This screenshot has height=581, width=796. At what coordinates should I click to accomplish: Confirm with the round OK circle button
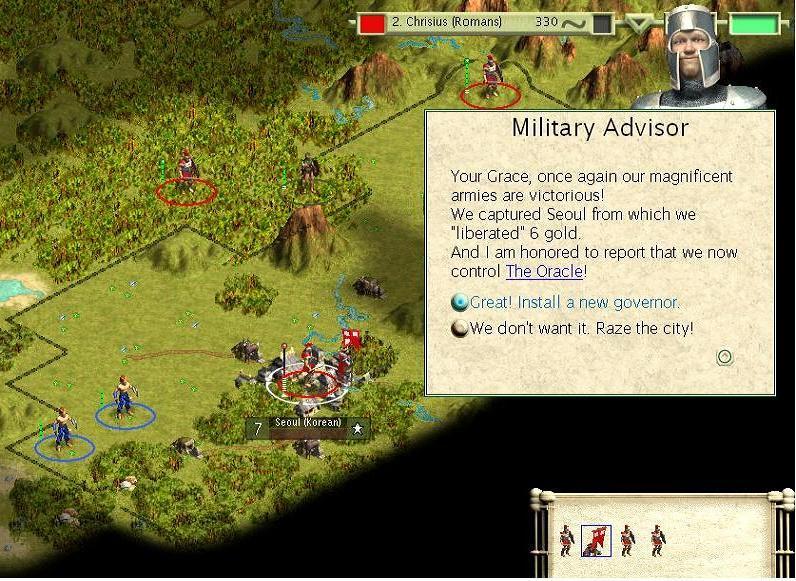click(x=725, y=357)
